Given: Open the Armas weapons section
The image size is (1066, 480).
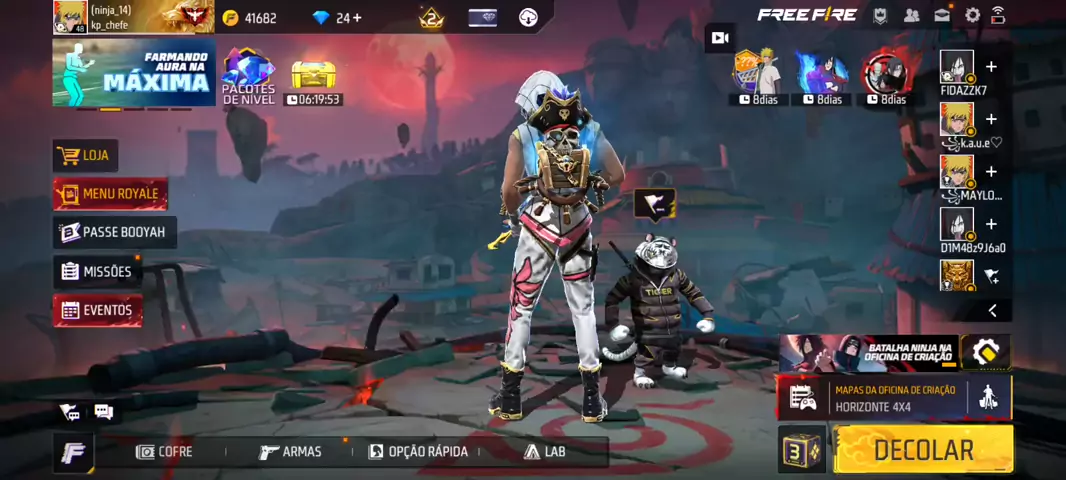Looking at the screenshot, I should (290, 452).
